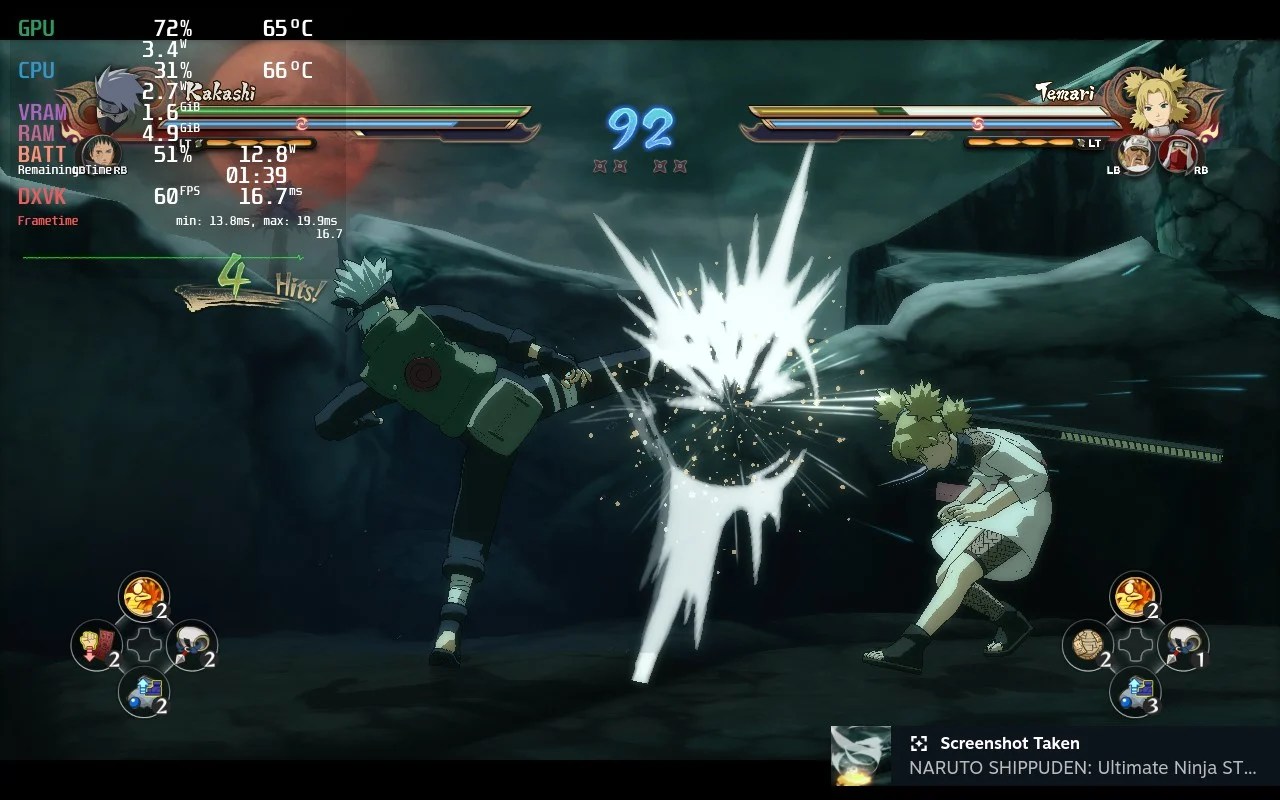1280x800 pixels.
Task: Click the attack seal tag item on the left wheel
Action: point(95,643)
